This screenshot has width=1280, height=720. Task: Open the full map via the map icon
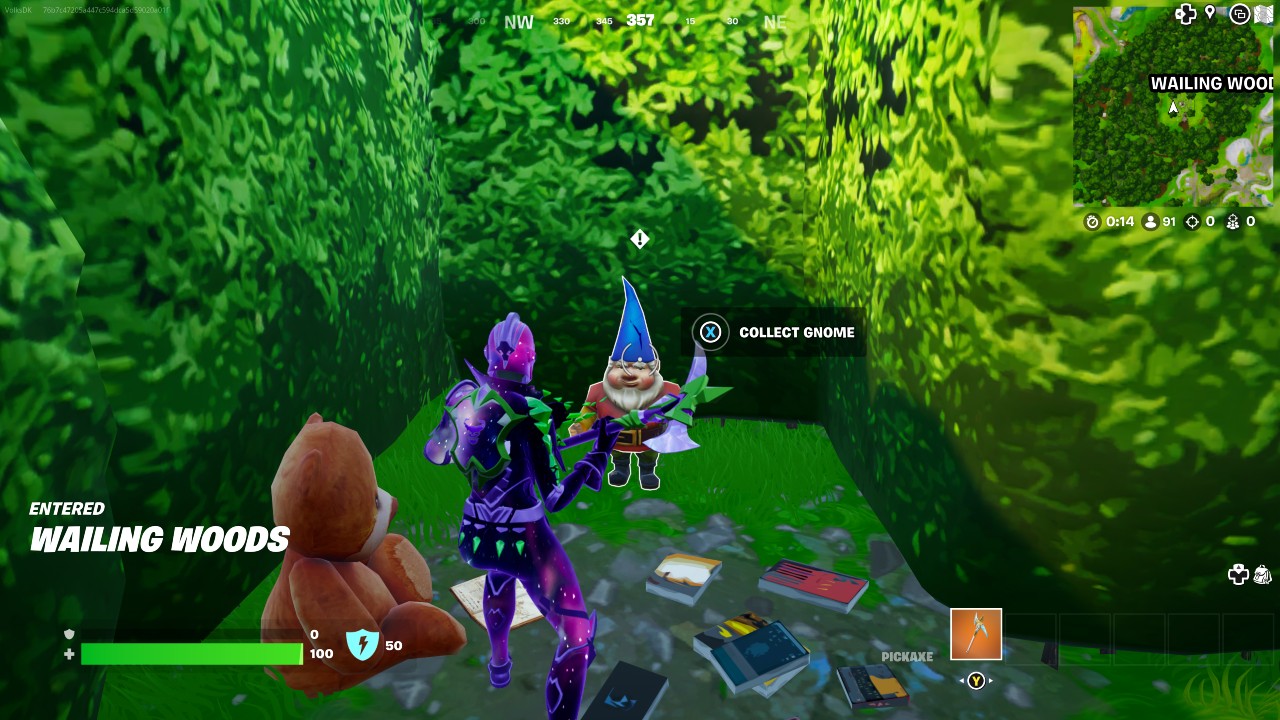click(x=1263, y=14)
